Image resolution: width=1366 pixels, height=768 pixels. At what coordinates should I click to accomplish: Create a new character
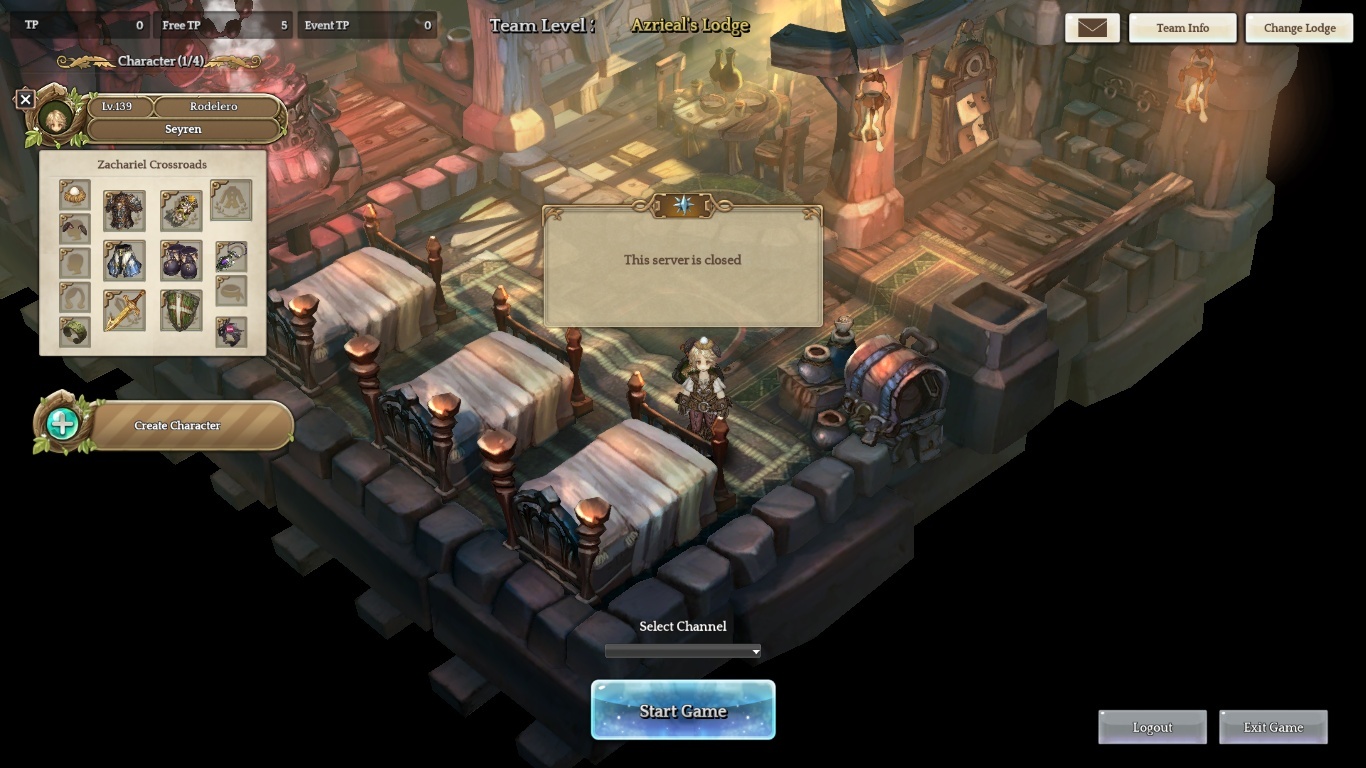pos(177,426)
